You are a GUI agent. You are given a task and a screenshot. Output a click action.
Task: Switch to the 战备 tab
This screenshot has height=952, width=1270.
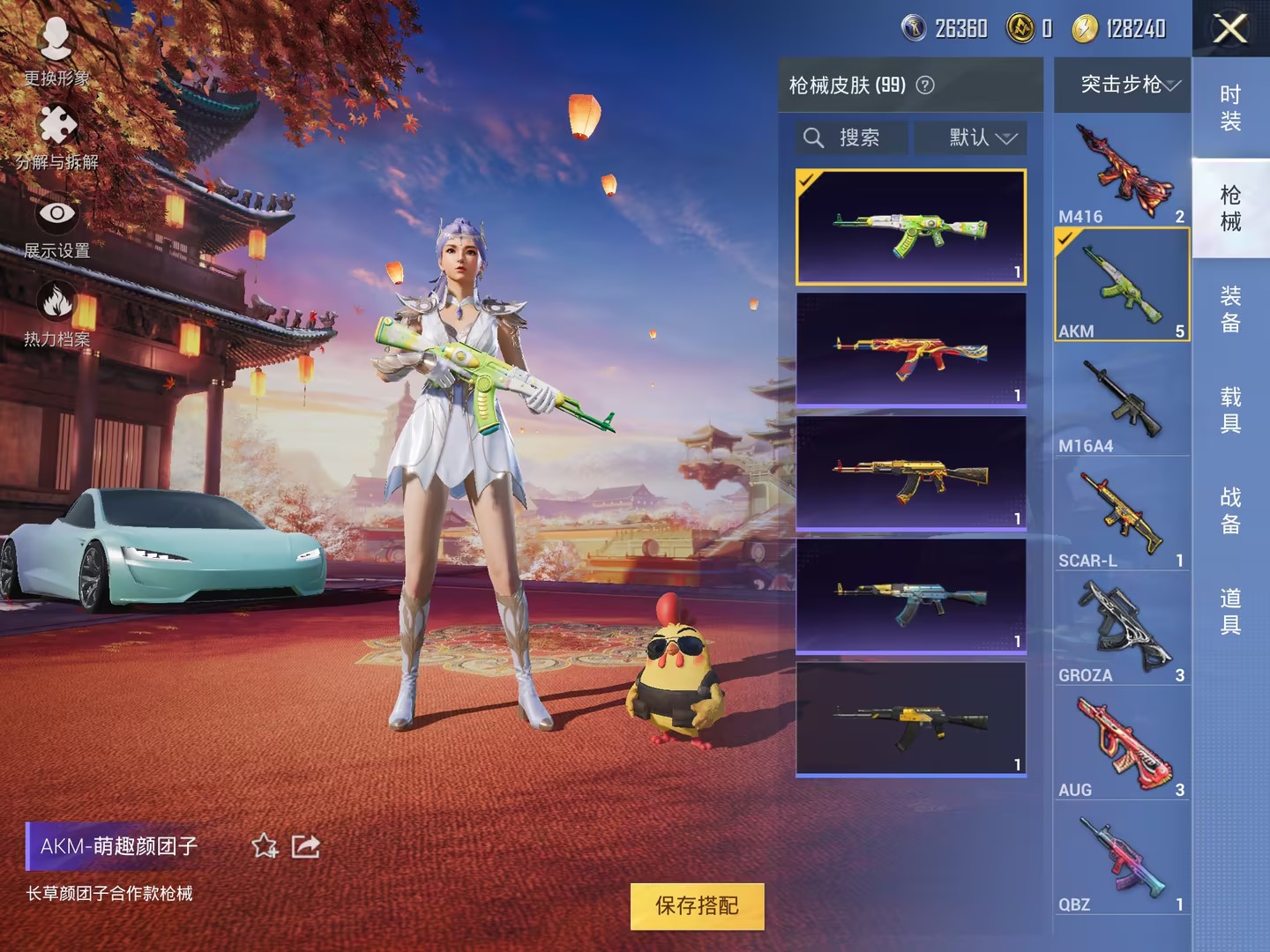tap(1230, 510)
